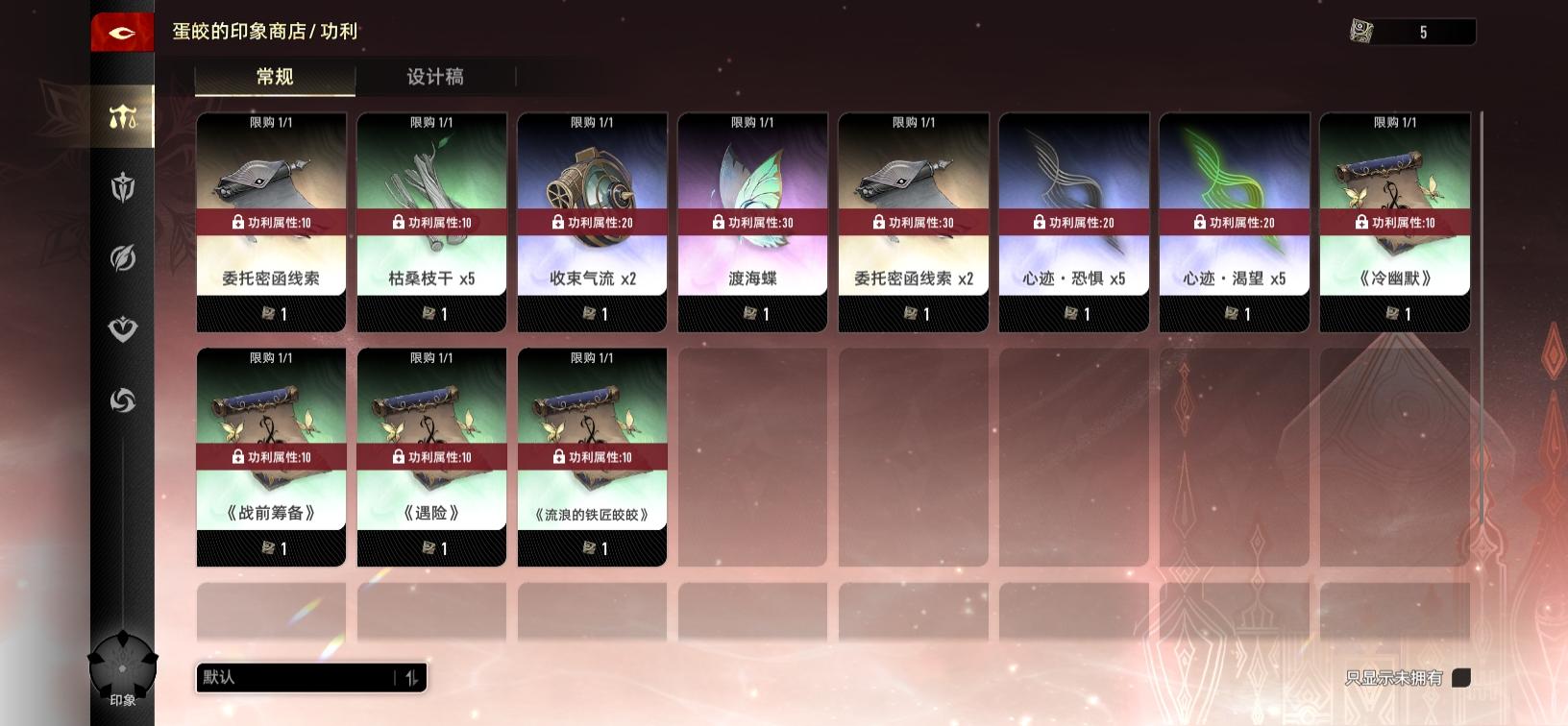1568x726 pixels.
Task: Switch to the 设计稿 tab
Action: click(x=434, y=77)
